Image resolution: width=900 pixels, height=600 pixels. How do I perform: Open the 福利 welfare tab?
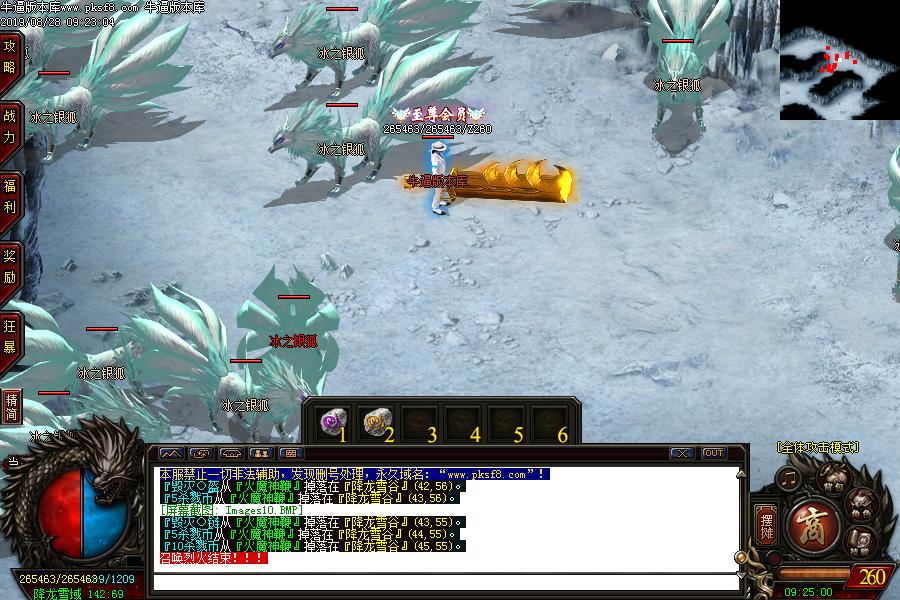[x=10, y=195]
